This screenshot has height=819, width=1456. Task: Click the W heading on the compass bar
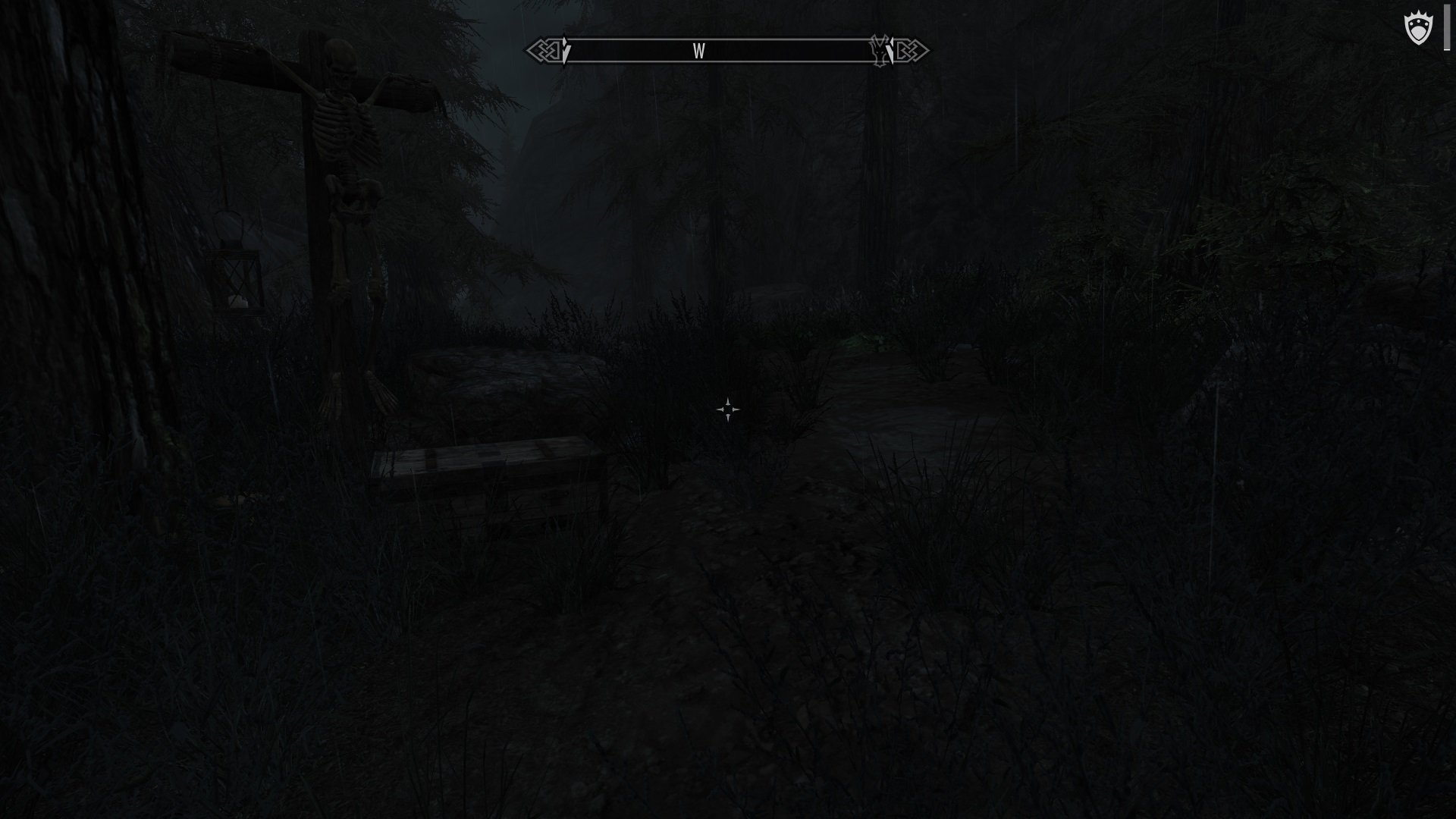[698, 52]
